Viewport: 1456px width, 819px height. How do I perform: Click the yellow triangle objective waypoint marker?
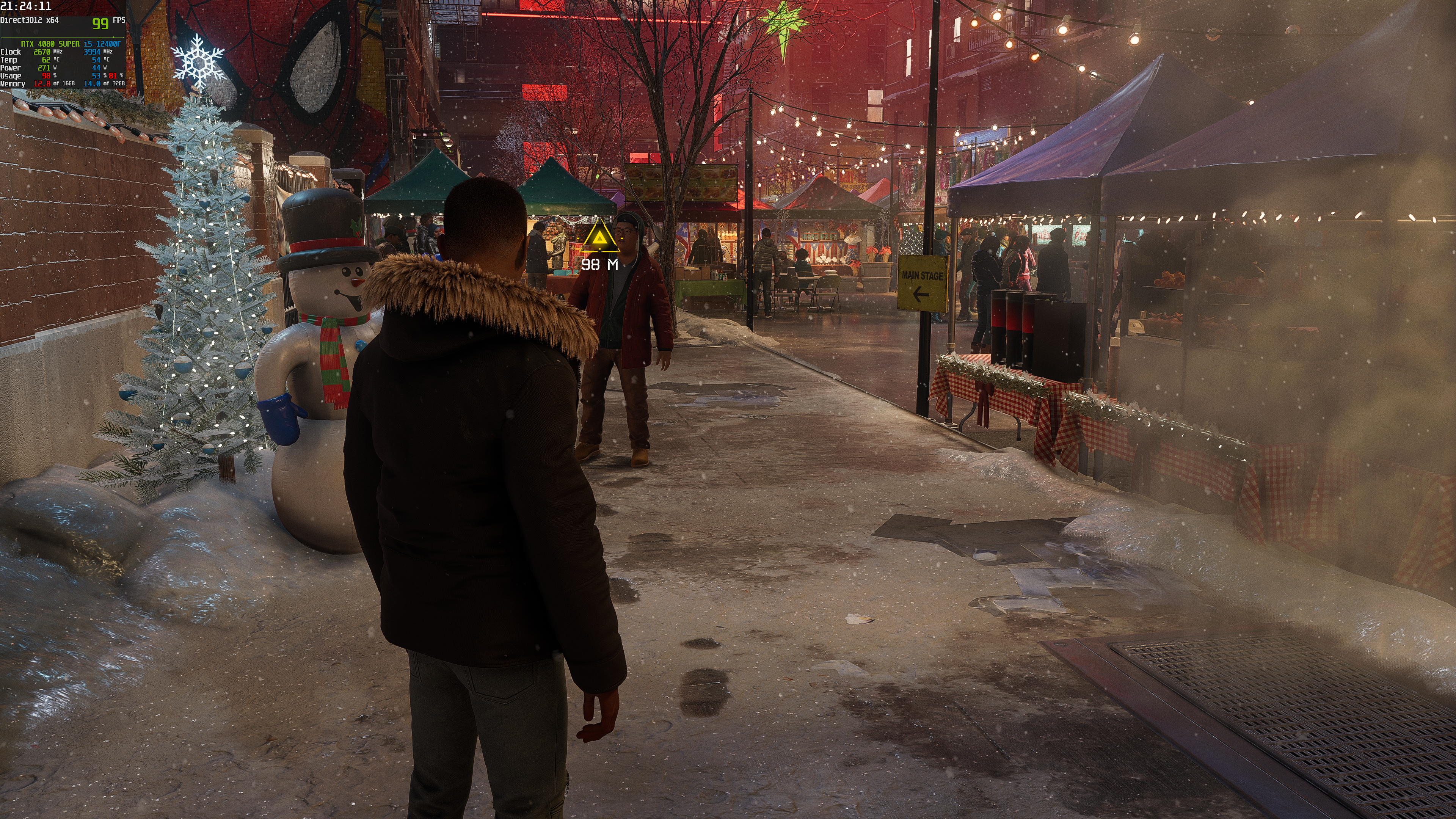pos(600,238)
